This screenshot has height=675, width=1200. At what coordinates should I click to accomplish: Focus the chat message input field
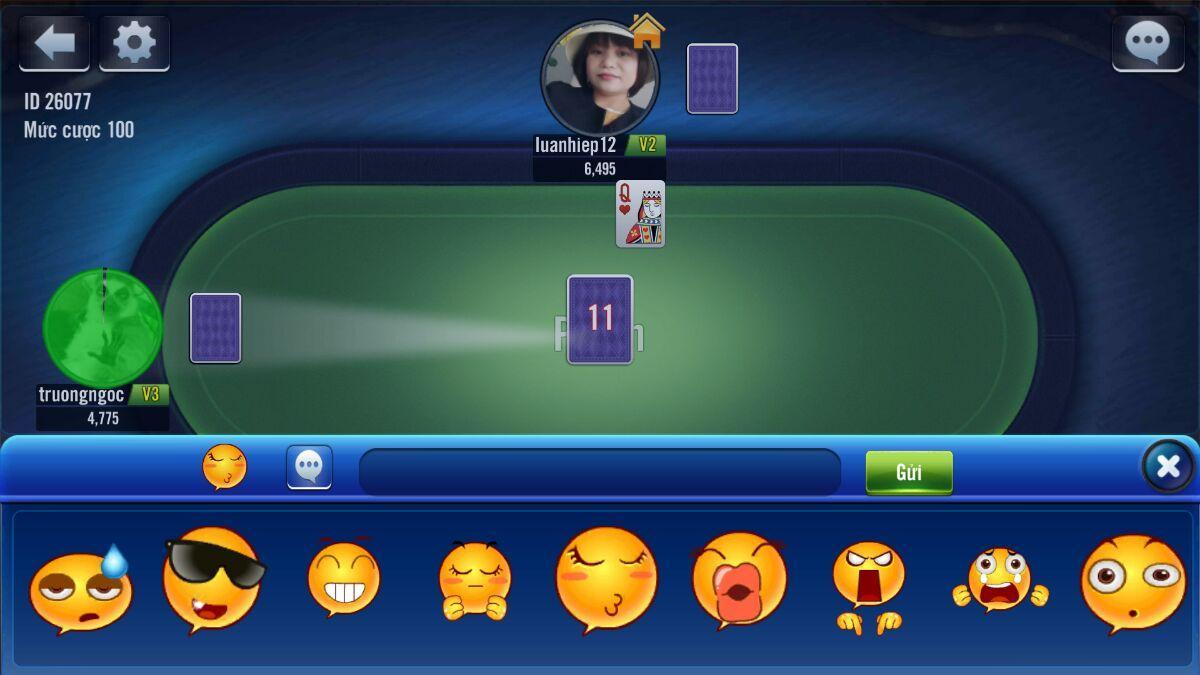[x=599, y=472]
